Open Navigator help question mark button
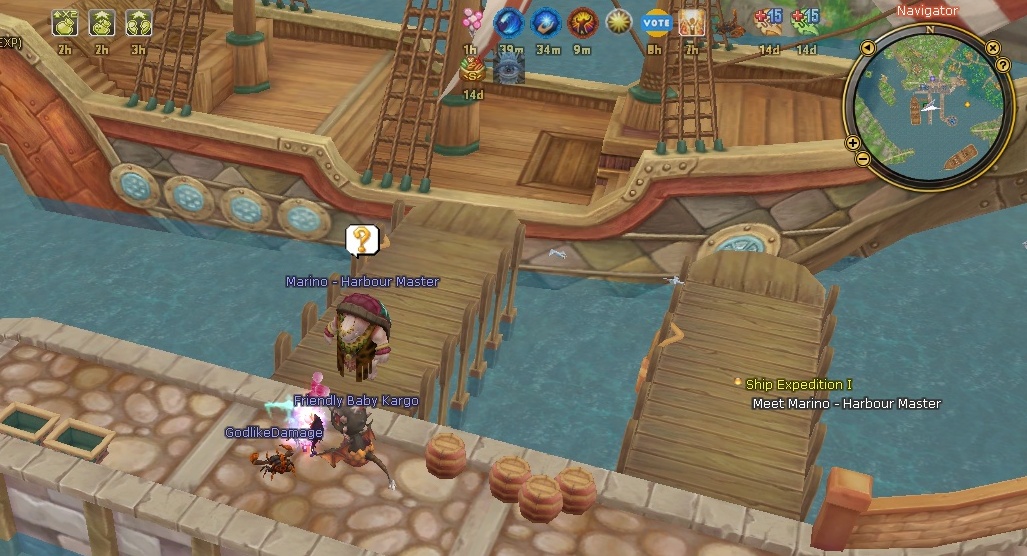Image resolution: width=1027 pixels, height=556 pixels. (1003, 66)
